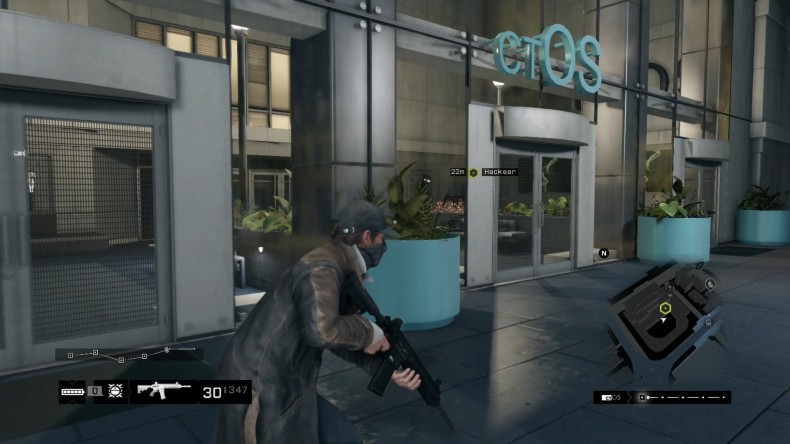Activate the blackout gadget icon

point(115,391)
